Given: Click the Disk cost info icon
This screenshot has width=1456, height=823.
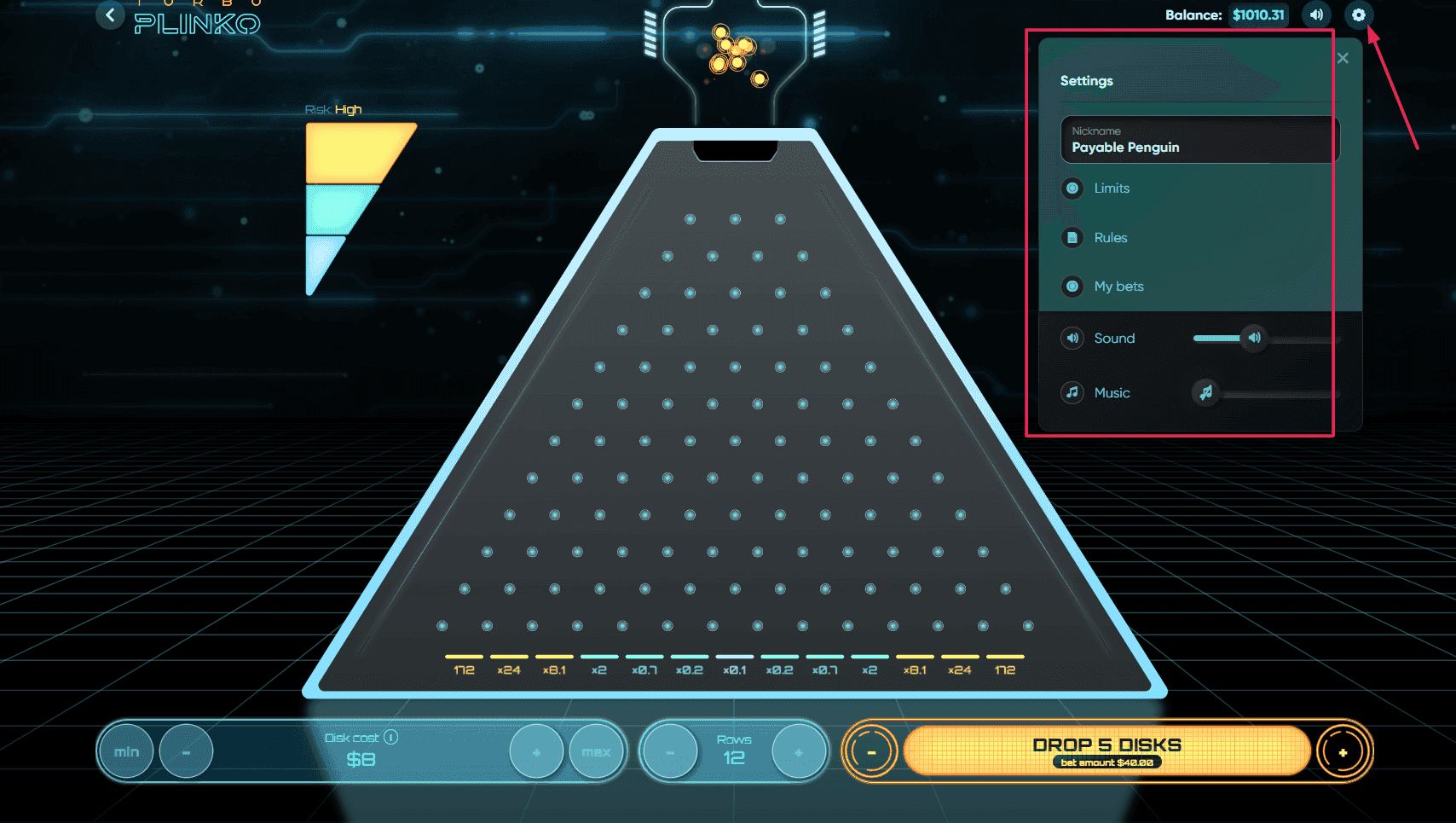Looking at the screenshot, I should point(391,737).
